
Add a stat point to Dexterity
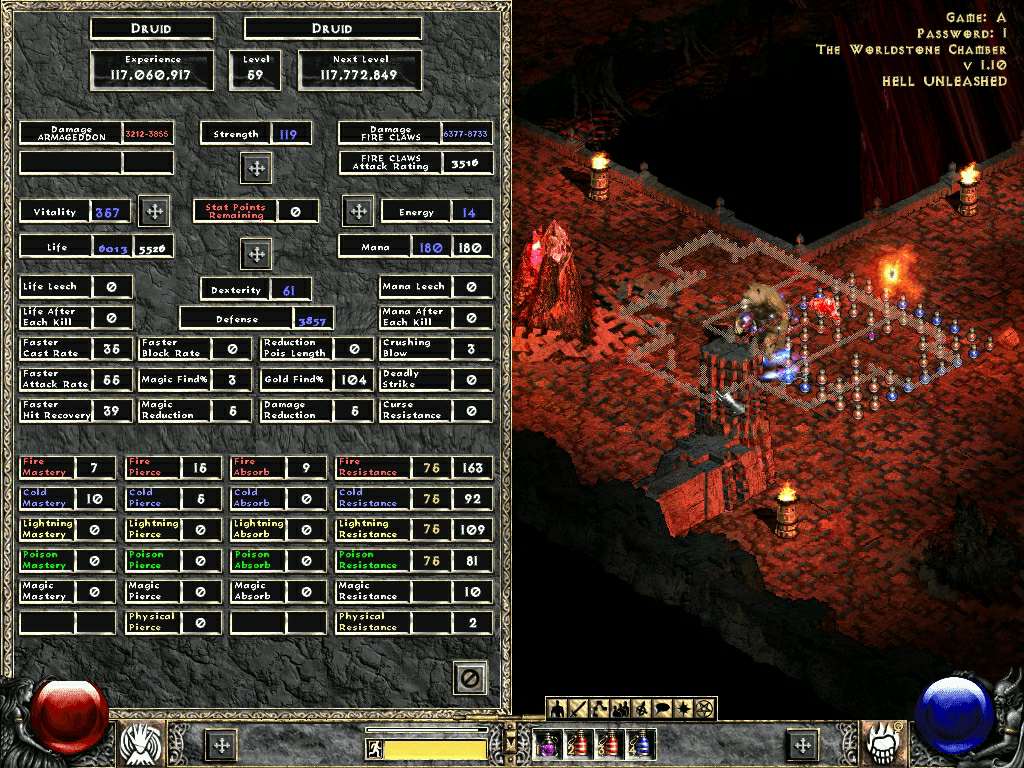pyautogui.click(x=256, y=254)
